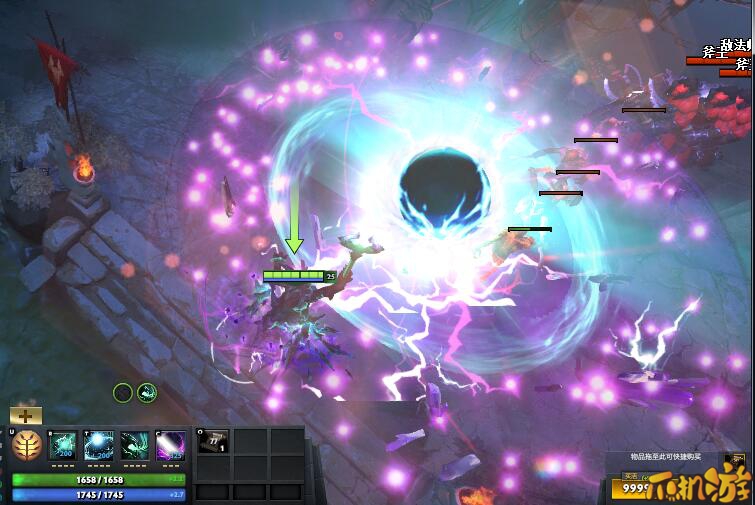This screenshot has height=505, width=755.
Task: Click the dark empty green-ringed buff icon
Action: pos(123,393)
